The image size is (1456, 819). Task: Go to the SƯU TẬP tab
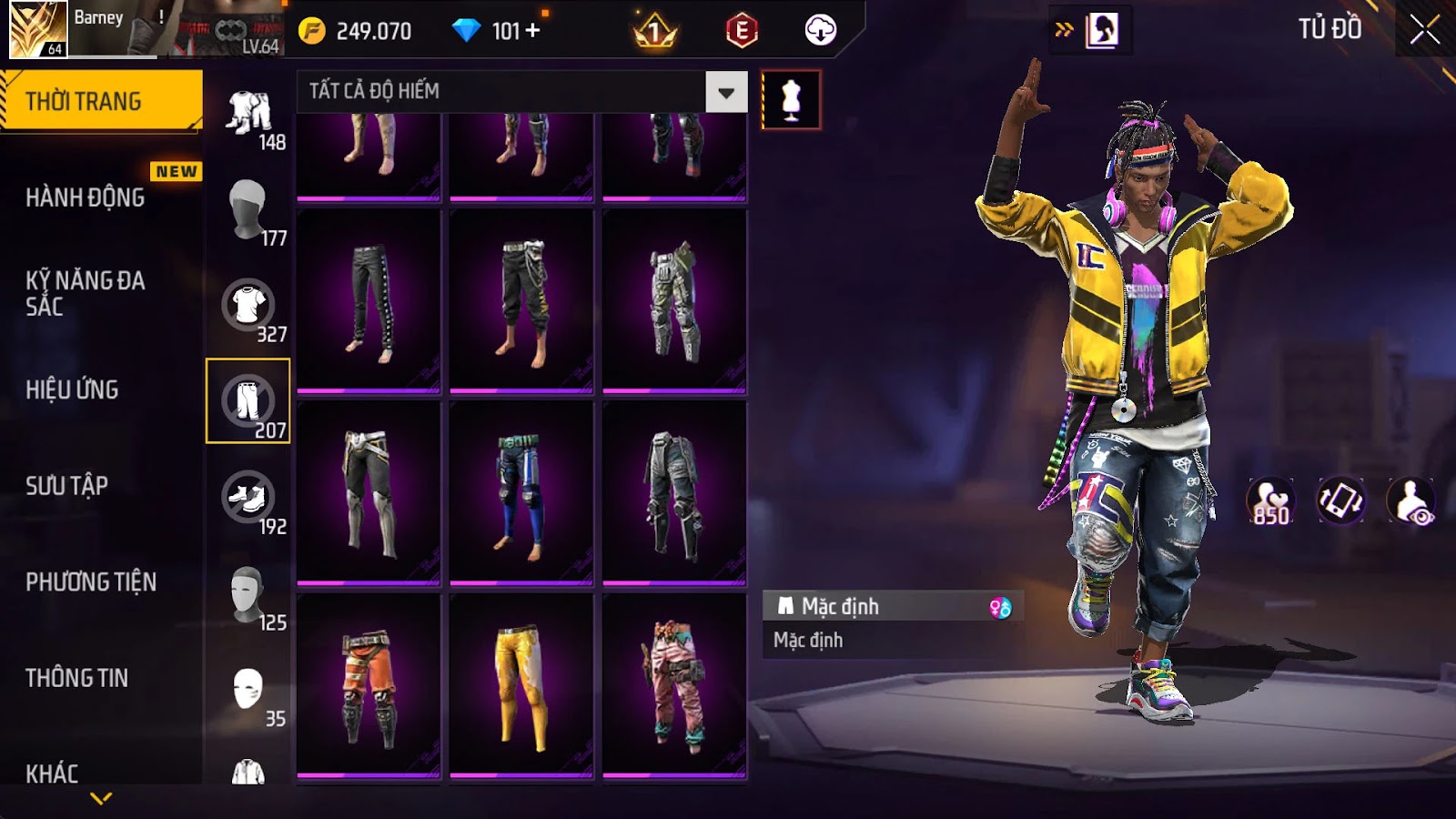click(67, 486)
